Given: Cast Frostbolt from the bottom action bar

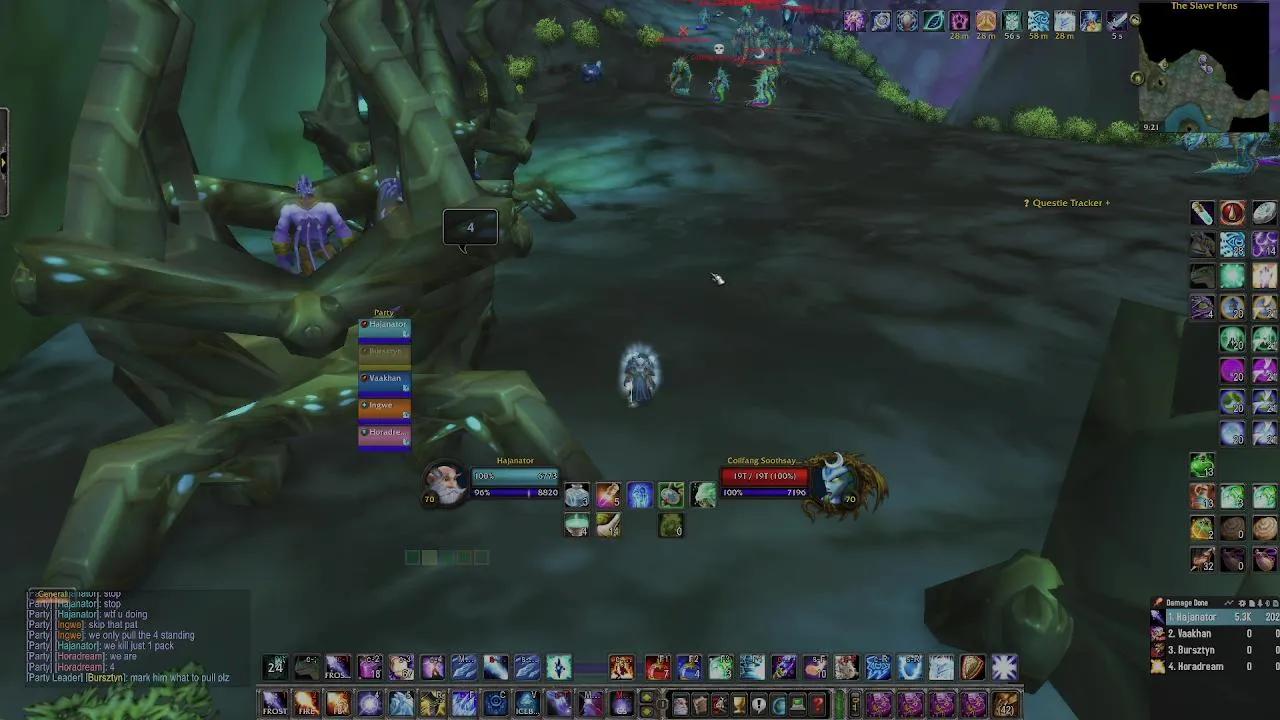Looking at the screenshot, I should 275,702.
